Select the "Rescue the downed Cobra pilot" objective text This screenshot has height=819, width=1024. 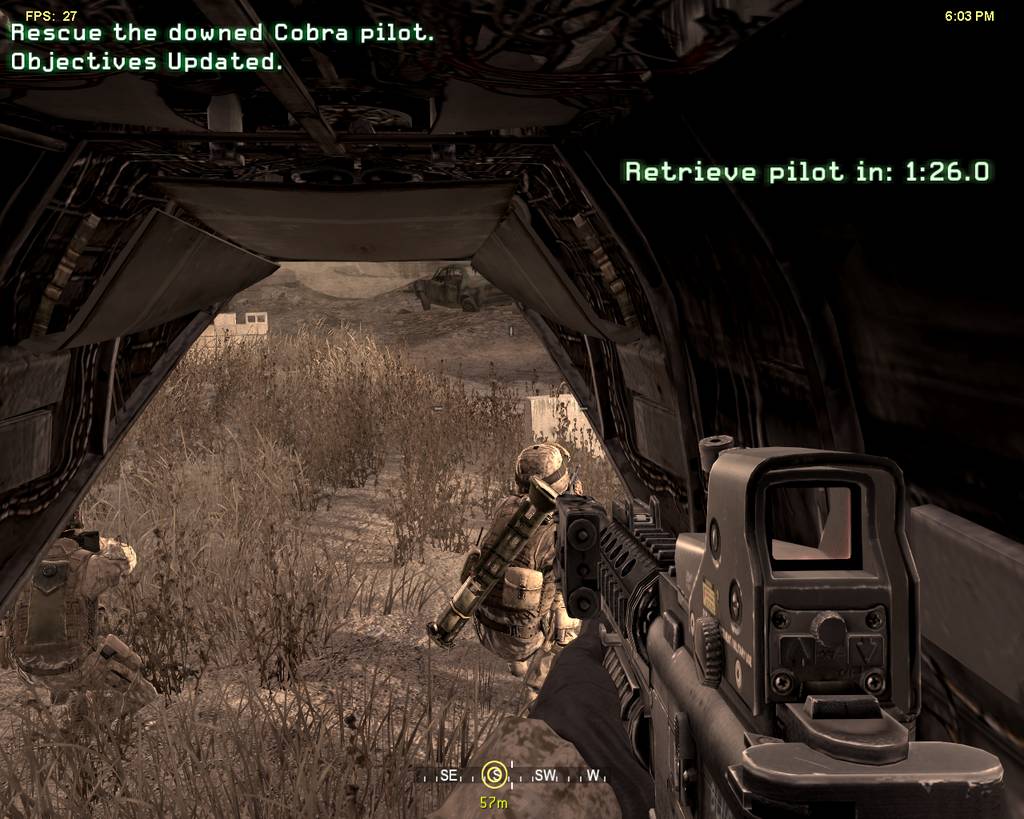pos(223,33)
